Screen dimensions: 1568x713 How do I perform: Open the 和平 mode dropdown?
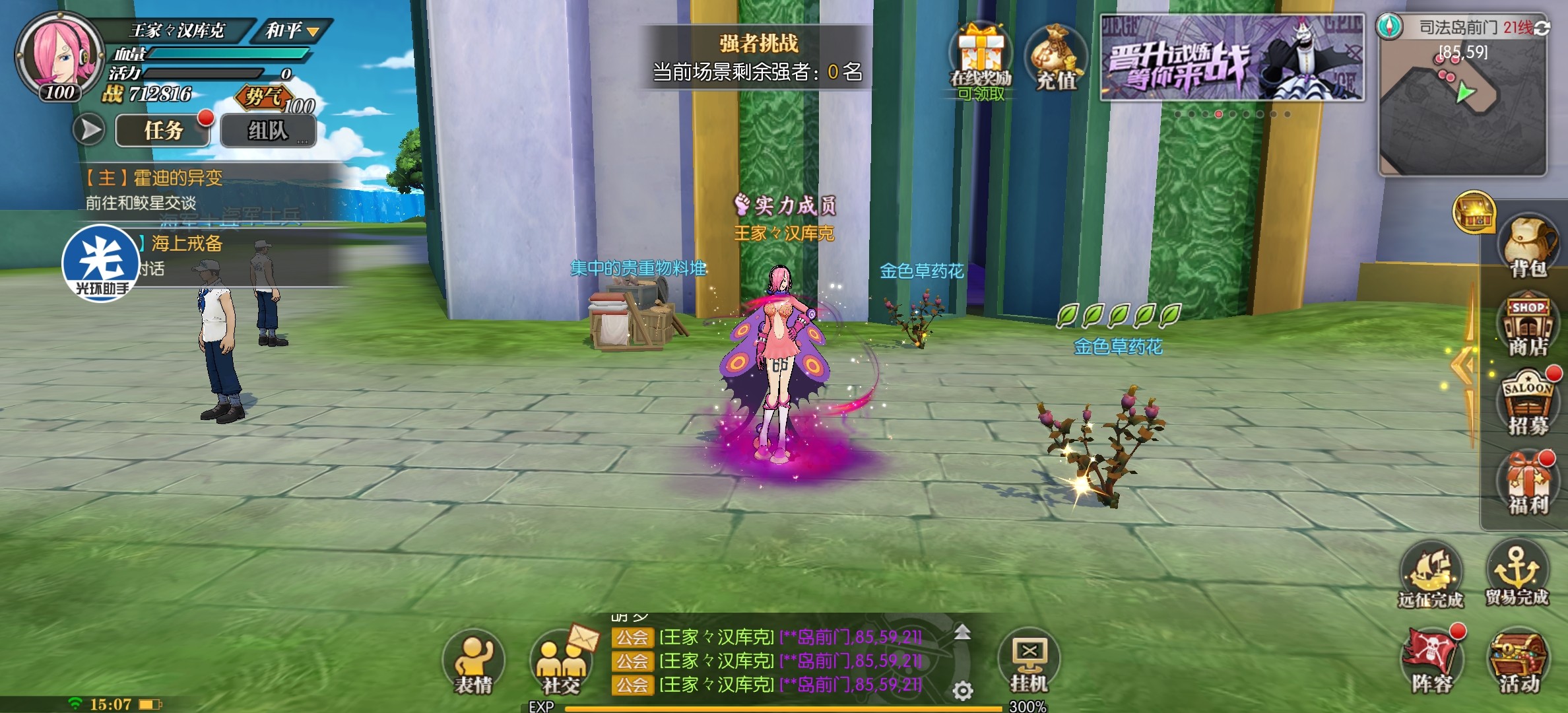point(292,30)
